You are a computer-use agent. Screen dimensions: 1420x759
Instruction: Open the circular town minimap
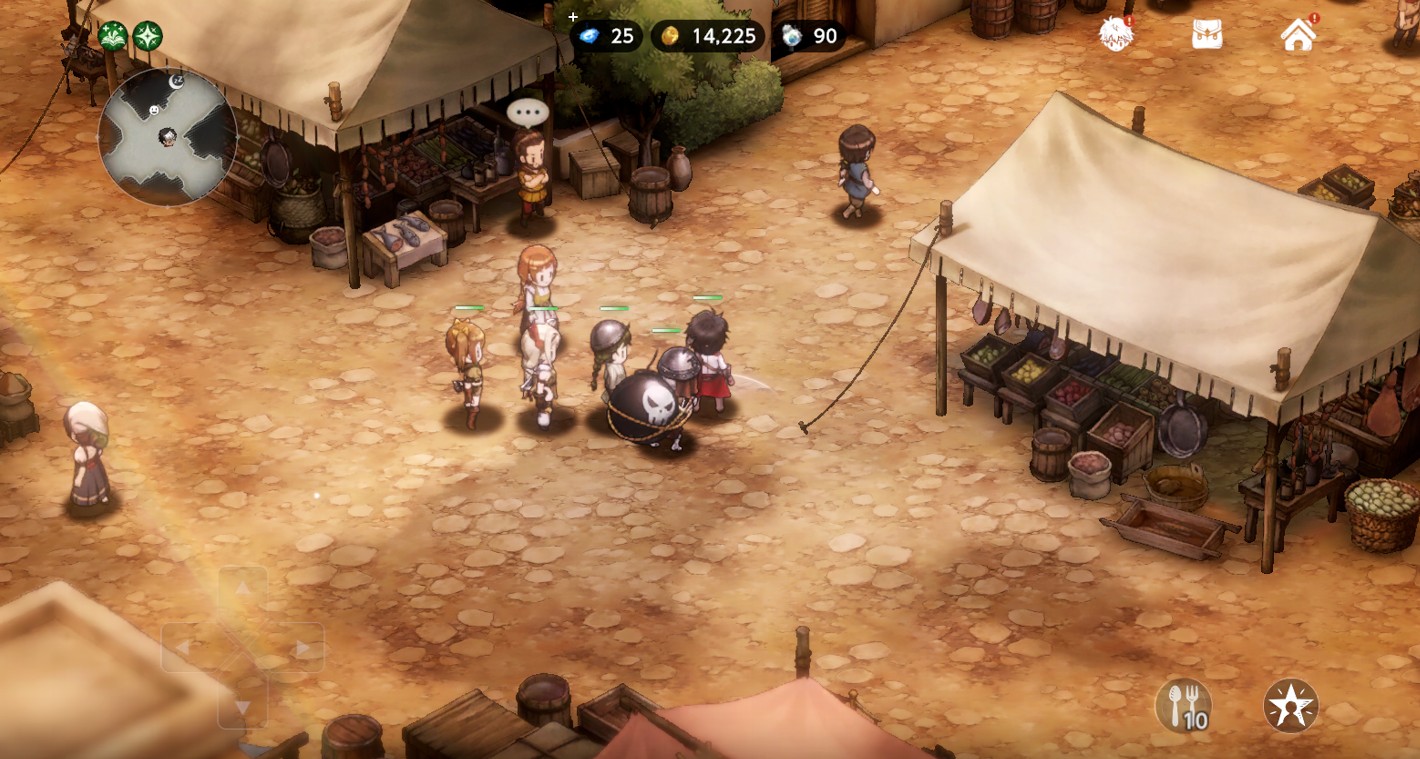tap(167, 137)
